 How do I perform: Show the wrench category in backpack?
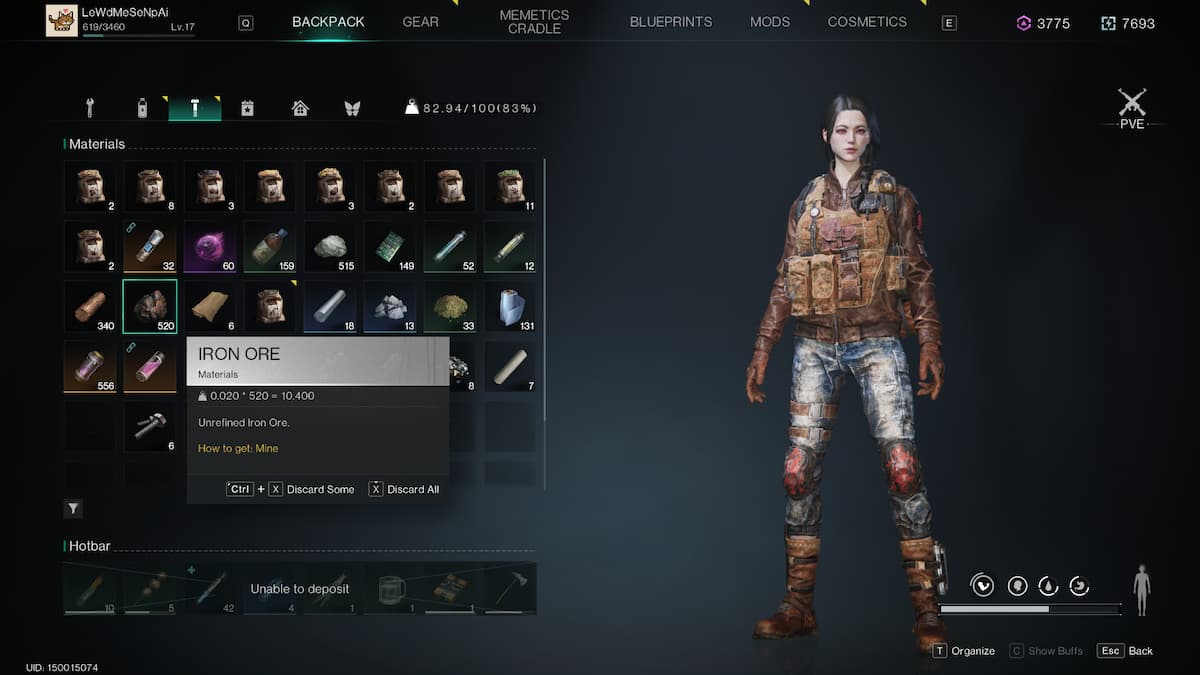point(90,108)
